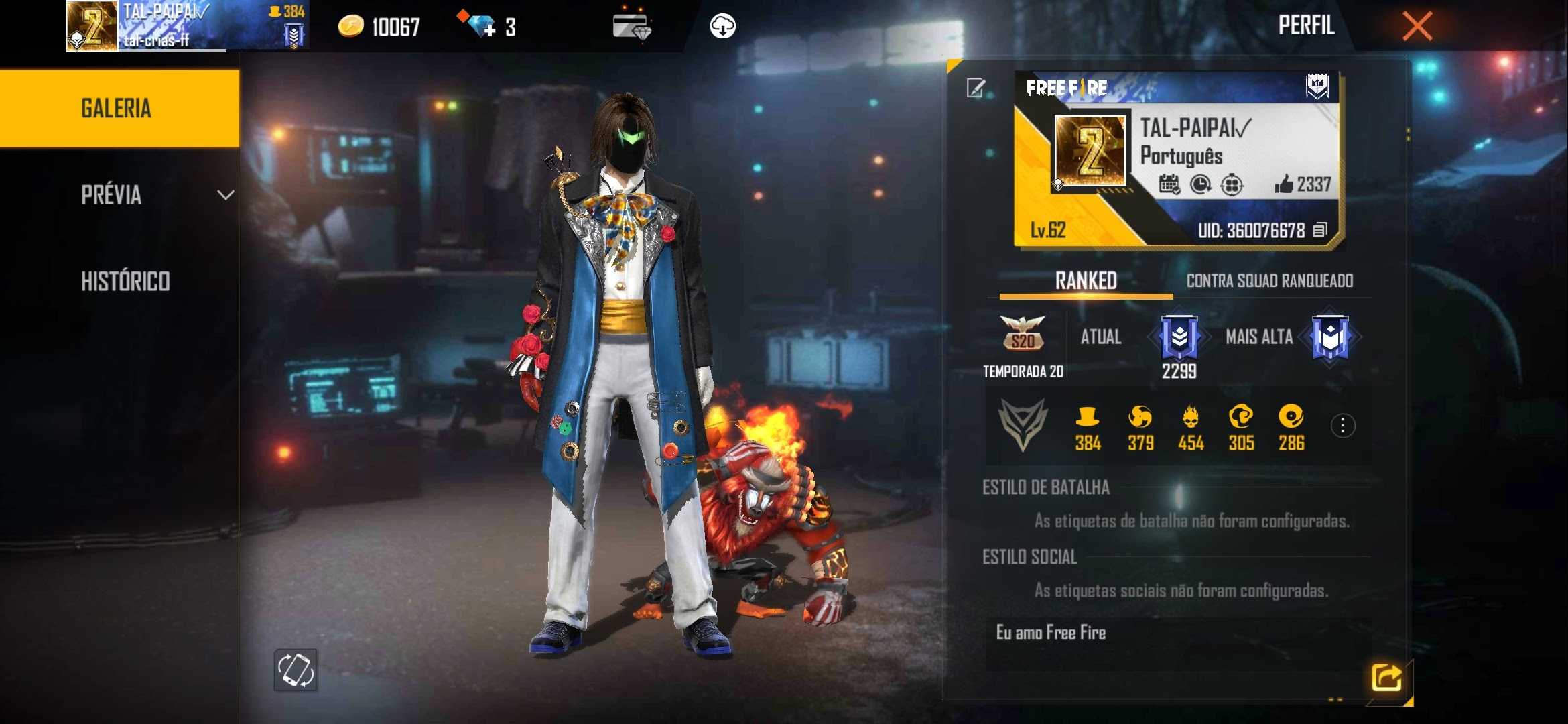
Task: Open the download cloud icon
Action: tap(722, 27)
